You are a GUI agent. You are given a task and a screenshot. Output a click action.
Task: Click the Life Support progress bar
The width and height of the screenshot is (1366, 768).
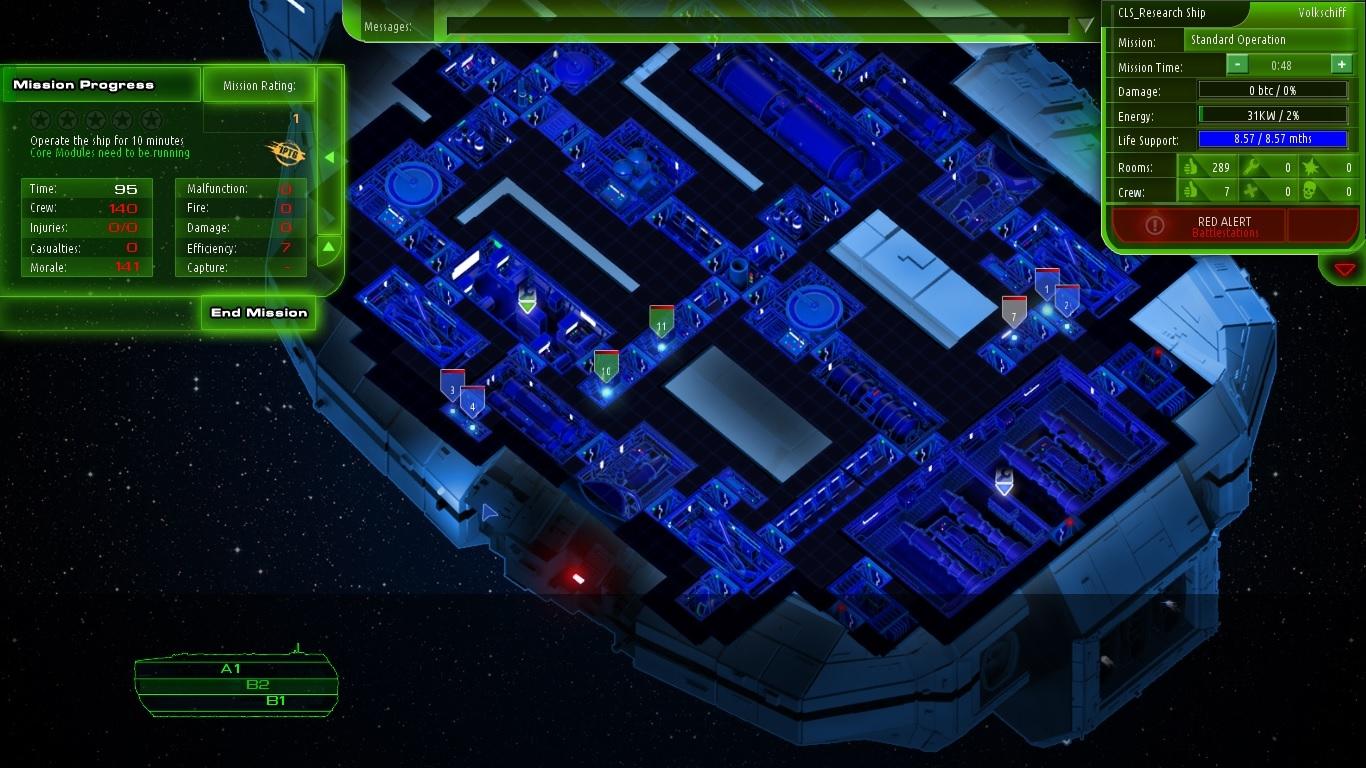click(x=1275, y=141)
